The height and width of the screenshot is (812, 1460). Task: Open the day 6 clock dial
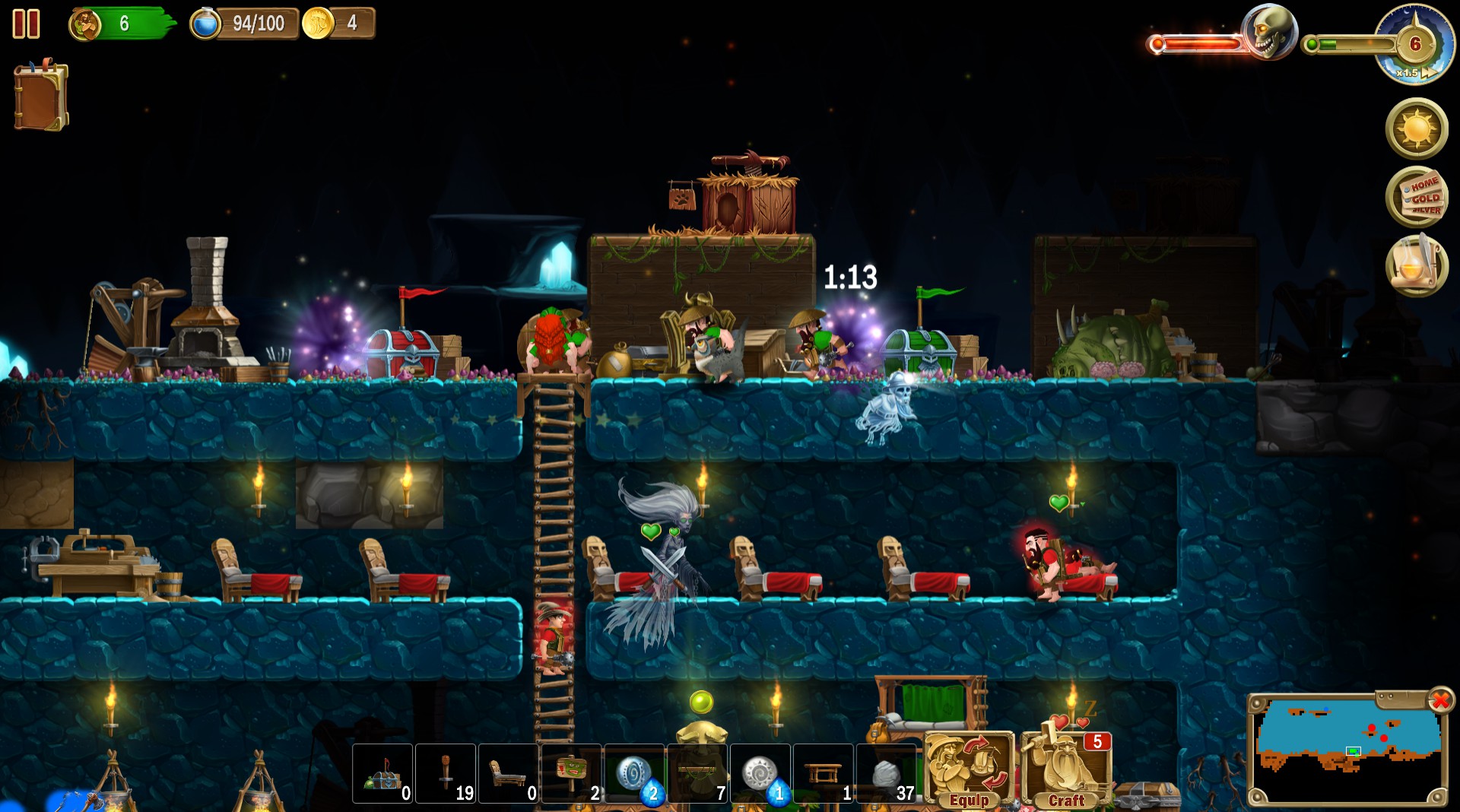coord(1416,43)
